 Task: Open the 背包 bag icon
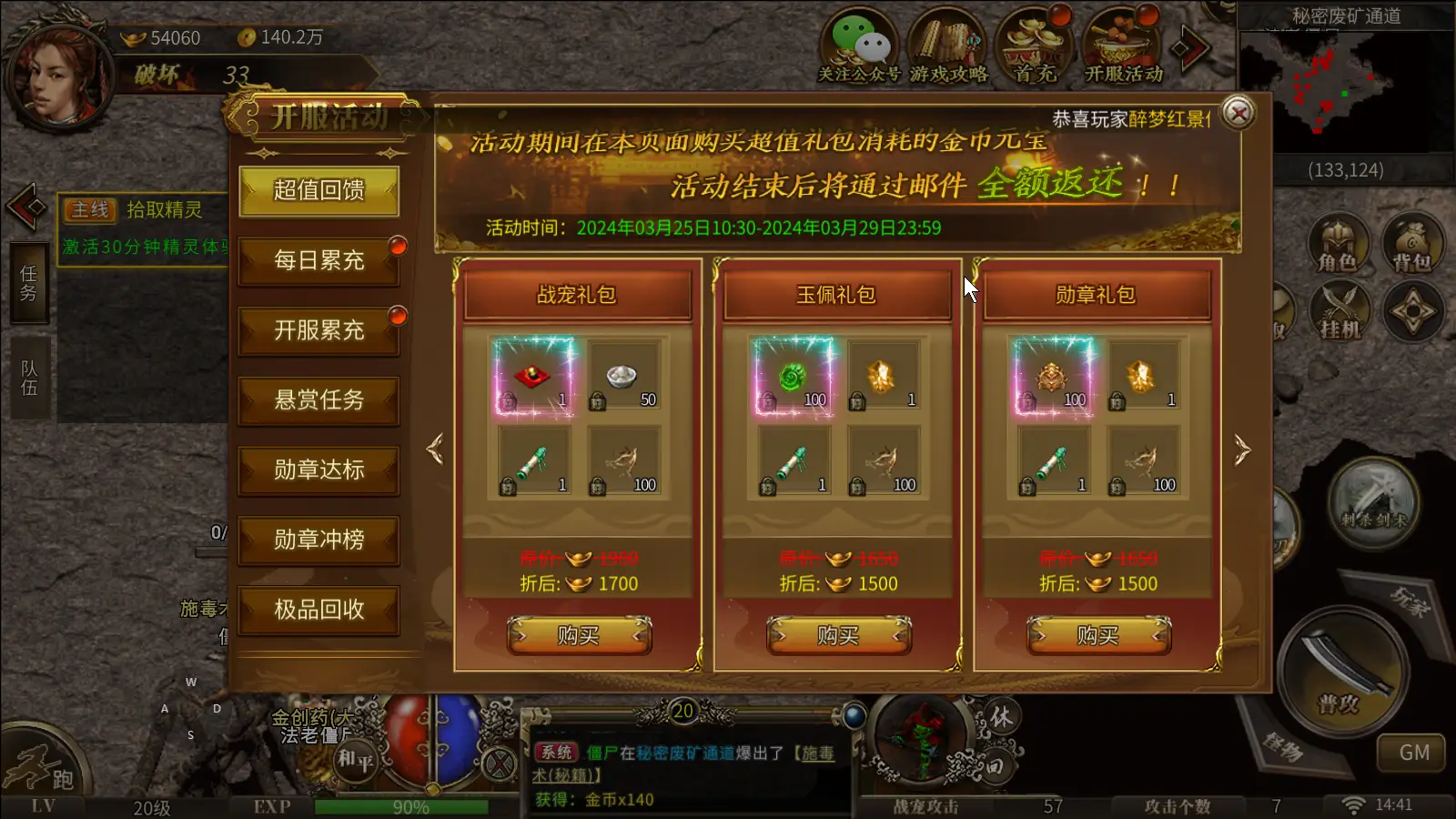(1411, 244)
